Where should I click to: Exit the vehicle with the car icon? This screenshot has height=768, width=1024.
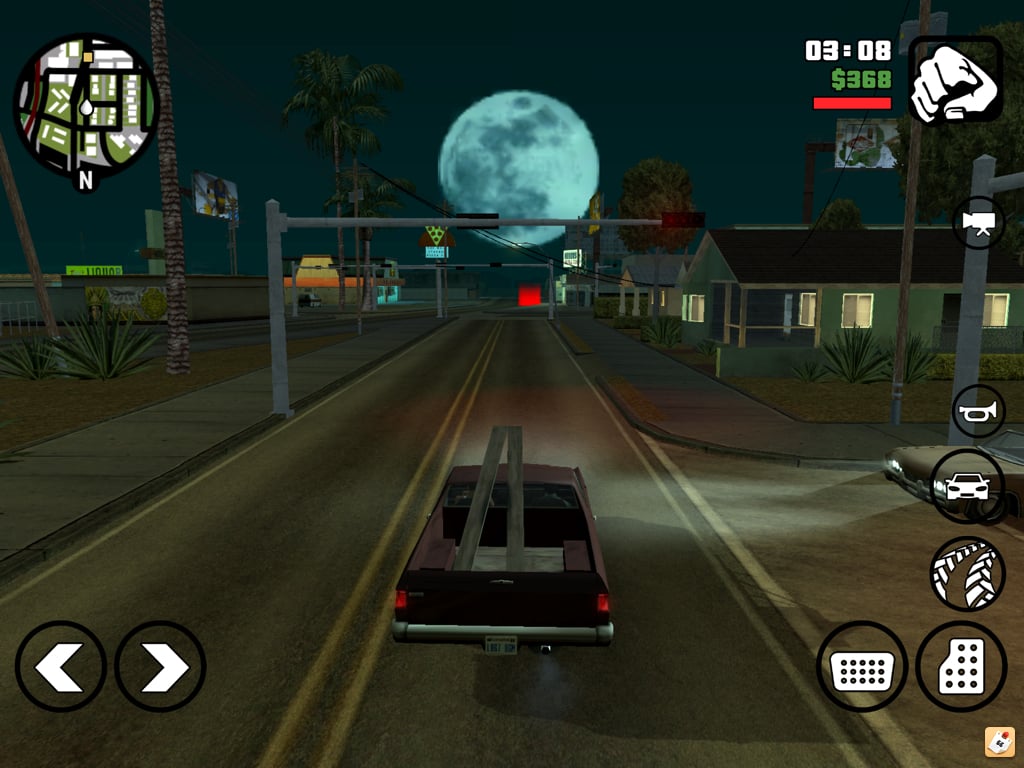[967, 486]
